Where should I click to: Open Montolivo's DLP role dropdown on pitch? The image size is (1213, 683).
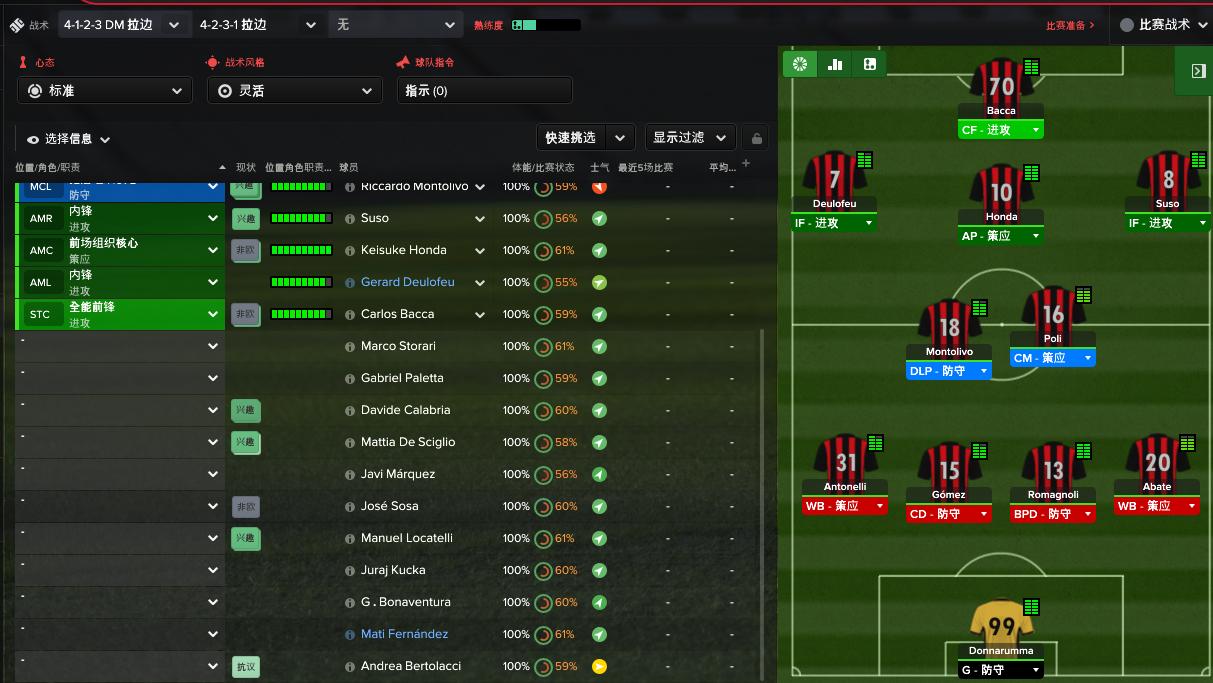click(x=948, y=371)
